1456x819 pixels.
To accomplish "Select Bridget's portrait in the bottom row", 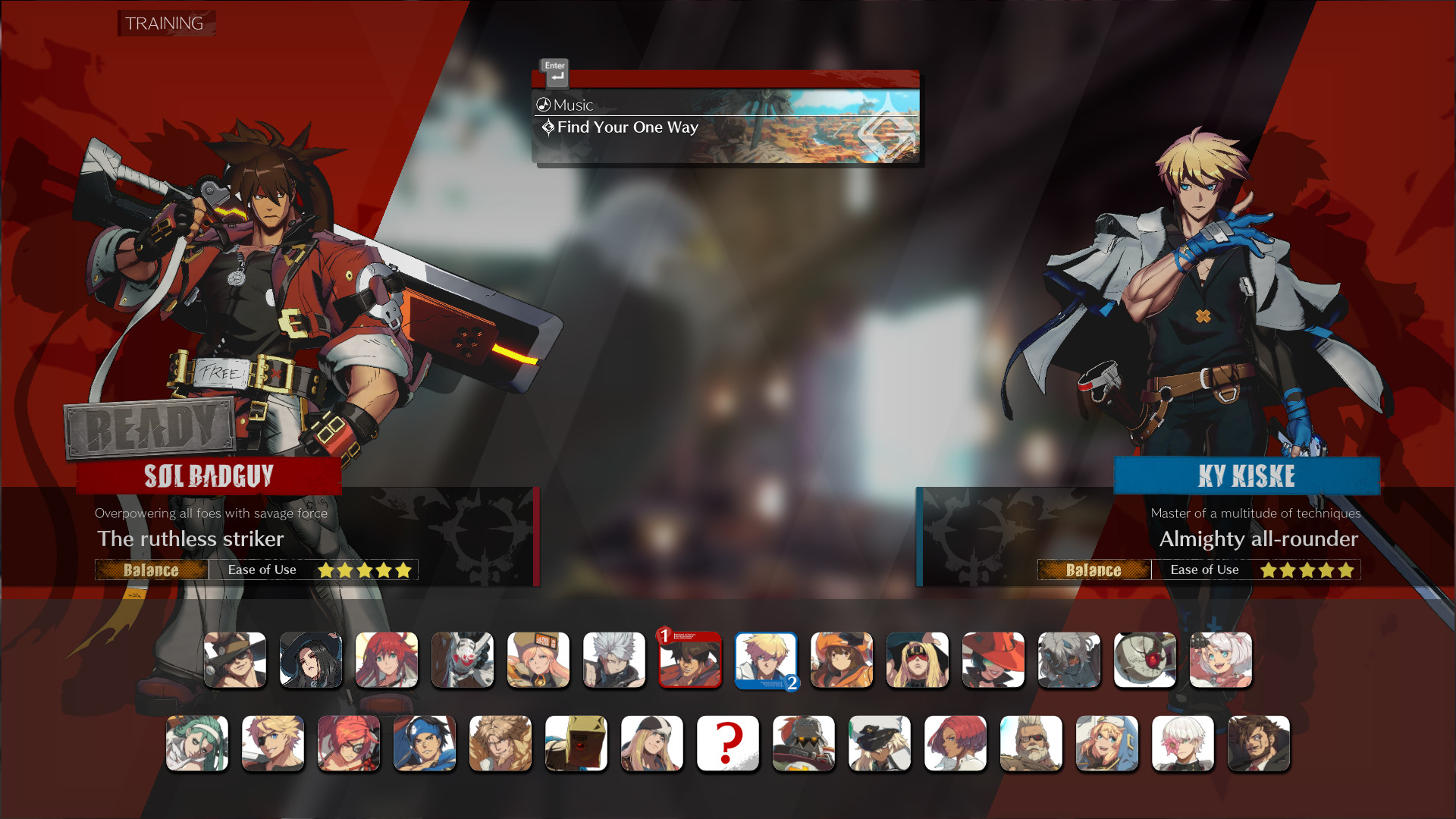I will pos(1107,743).
